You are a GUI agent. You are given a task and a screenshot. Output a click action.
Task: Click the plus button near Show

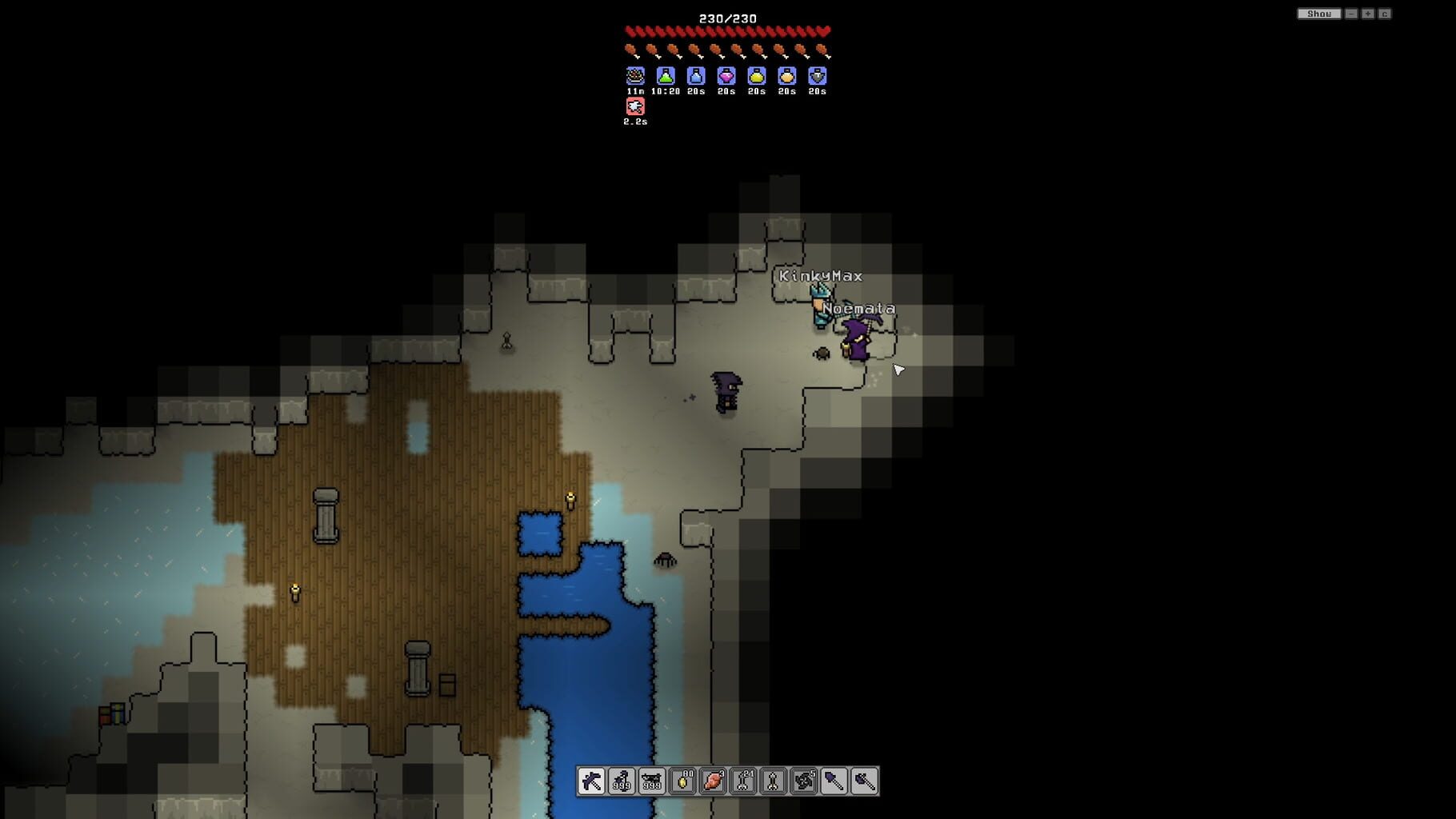tap(1370, 13)
